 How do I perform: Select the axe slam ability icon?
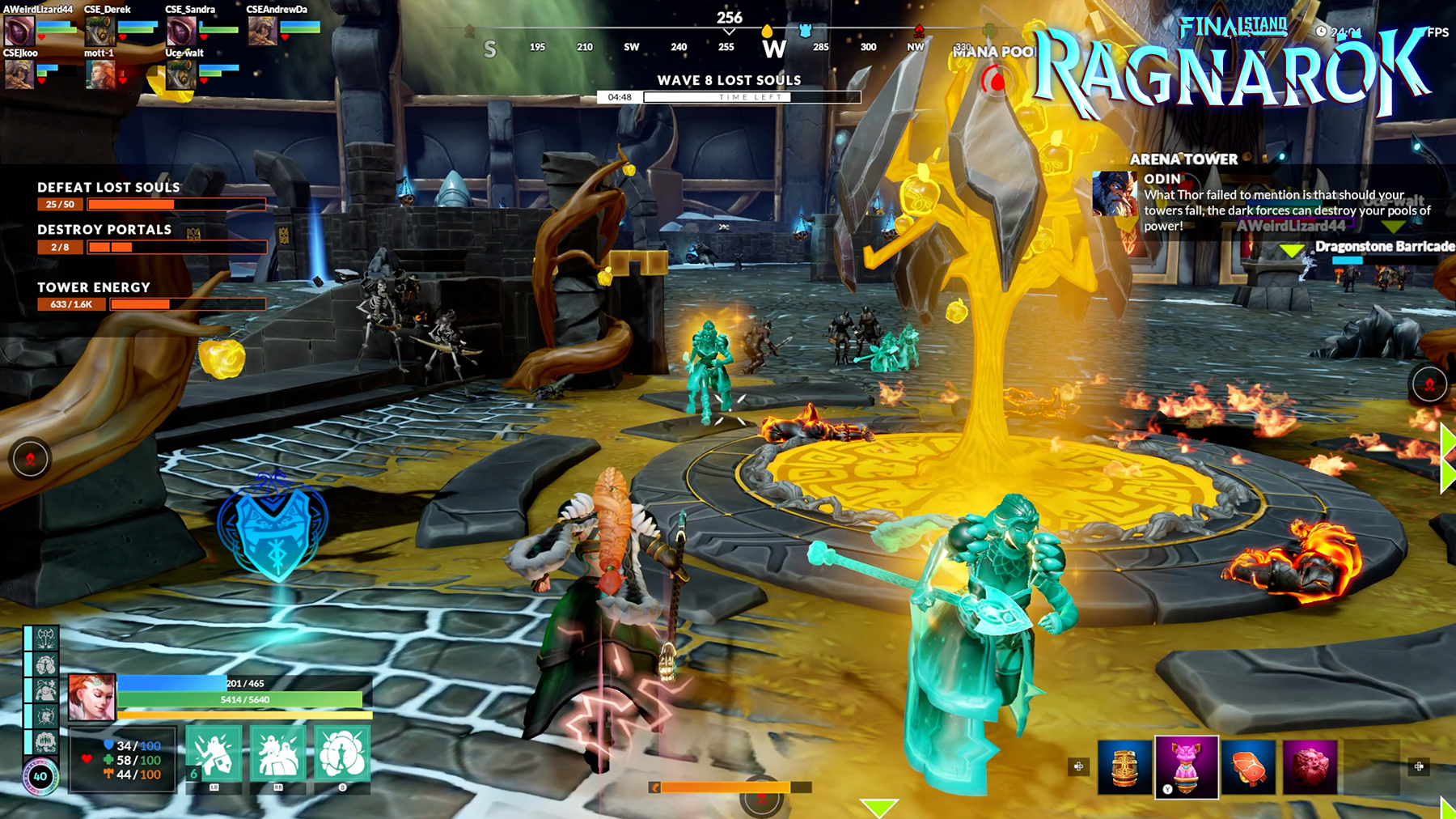(44, 639)
